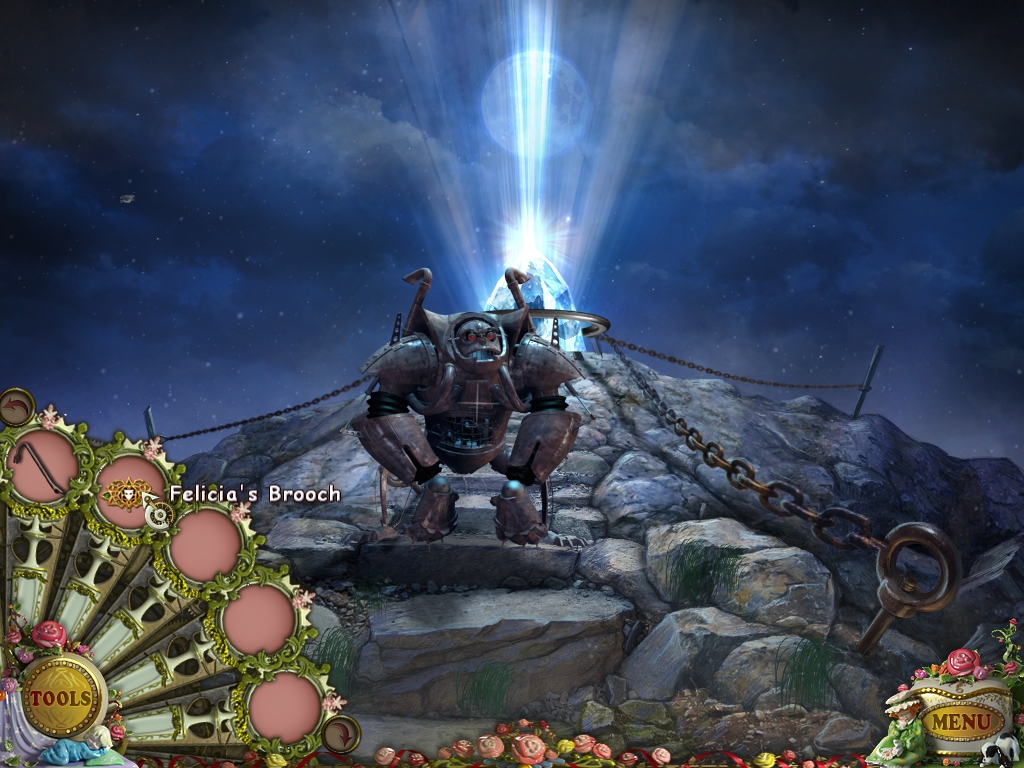Viewport: 1024px width, 768px height.
Task: Pick Felicia's Brooch from the inventory
Action: (x=127, y=493)
